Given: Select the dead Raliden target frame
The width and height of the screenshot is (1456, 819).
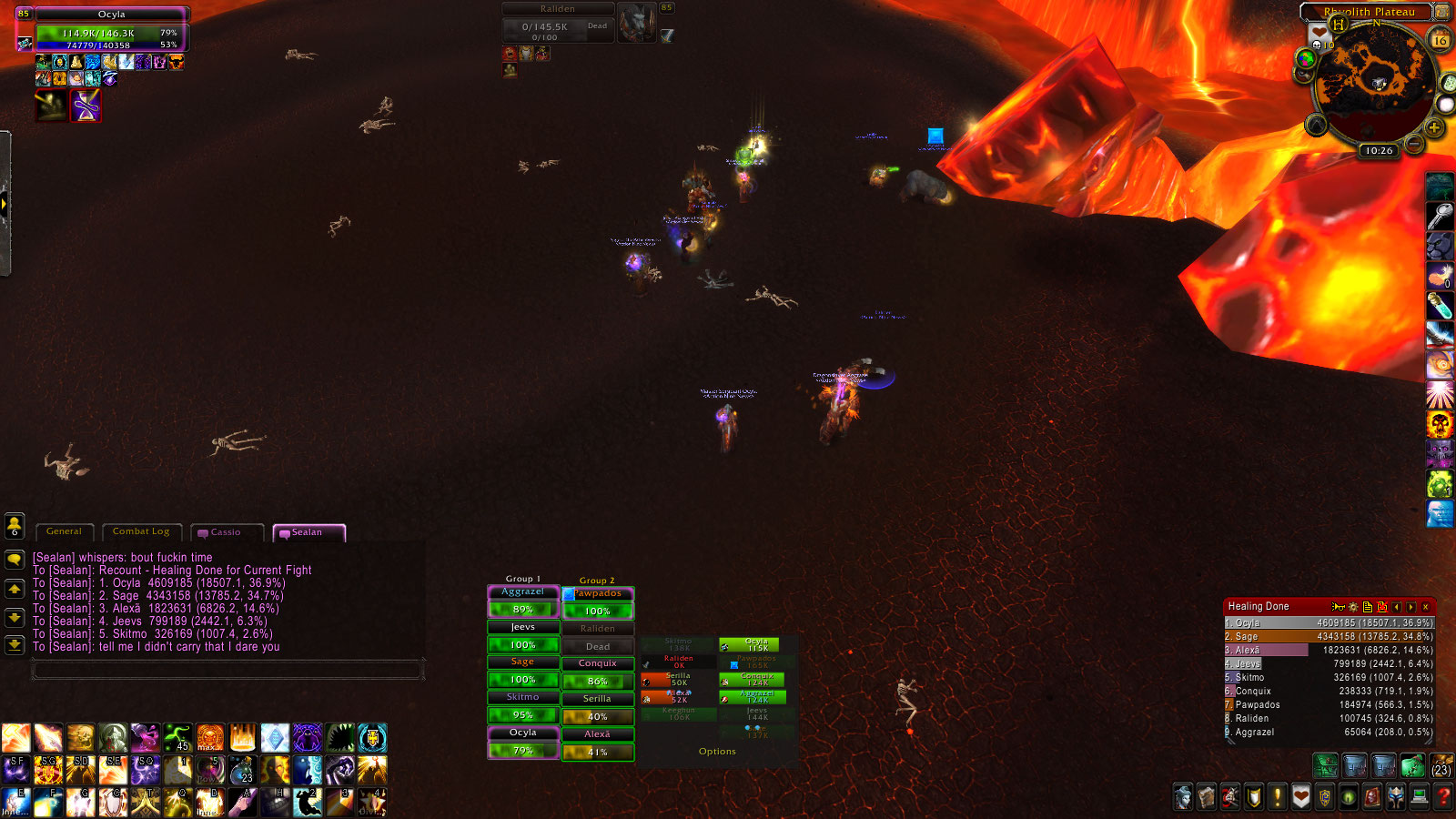Looking at the screenshot, I should [x=557, y=22].
